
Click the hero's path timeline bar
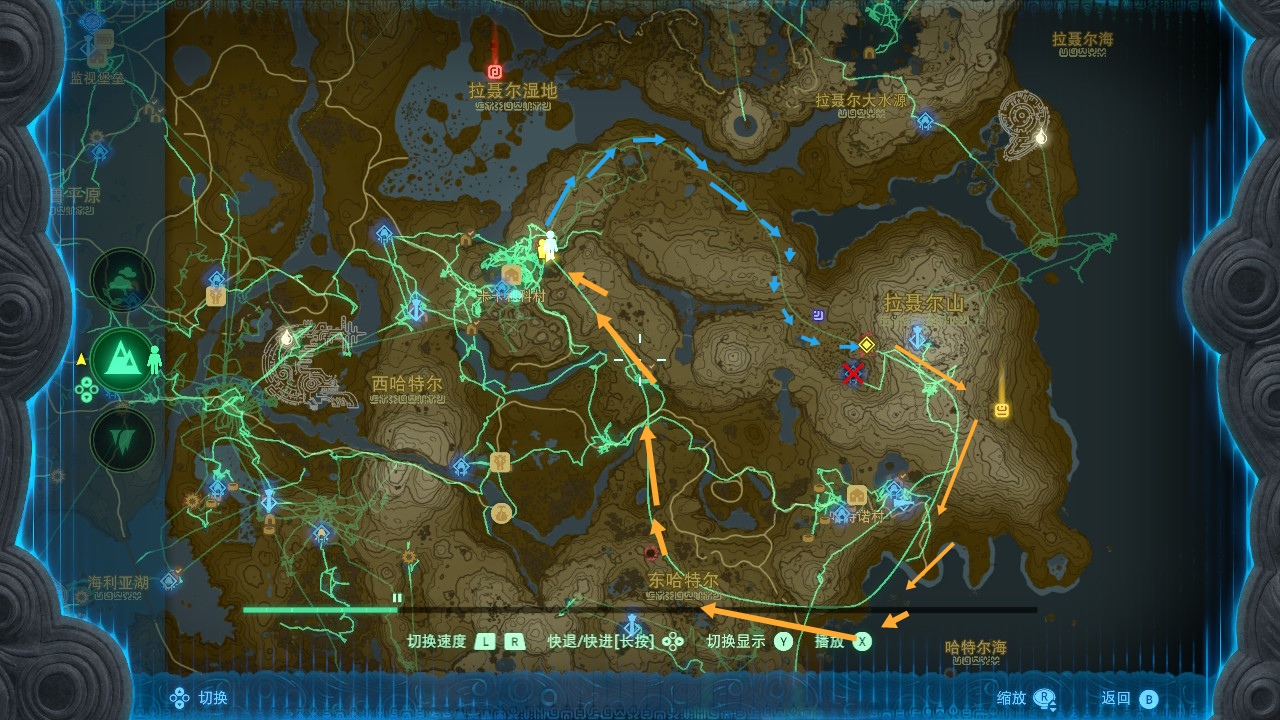[x=640, y=609]
